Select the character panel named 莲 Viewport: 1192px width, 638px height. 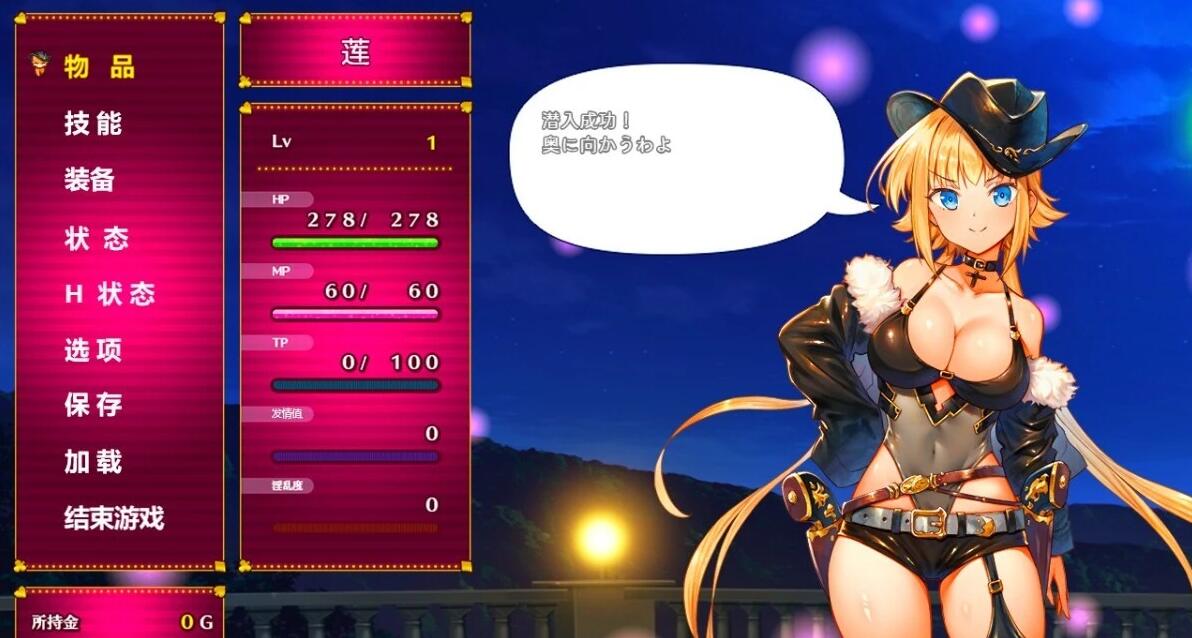click(x=355, y=53)
